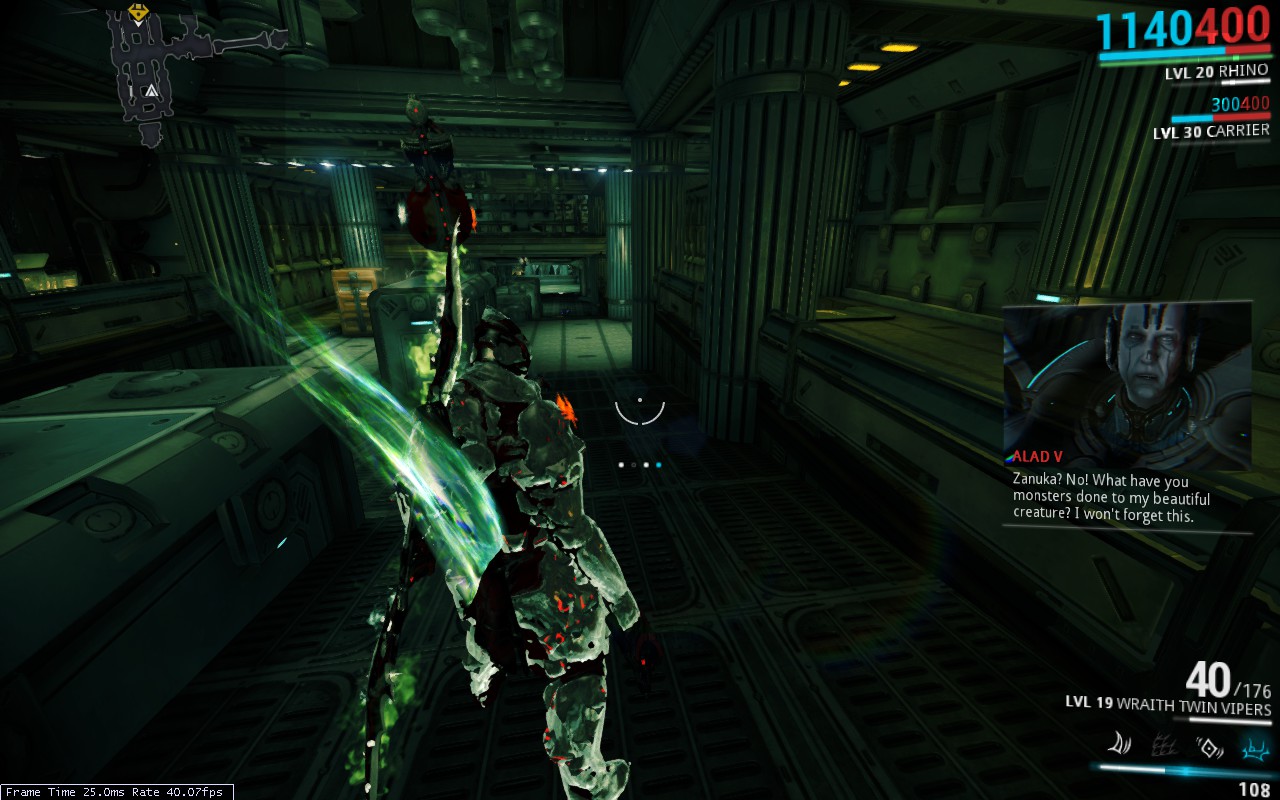Screen dimensions: 1280x800
Task: Activate the highlighted blue Rhino Stomp ability
Action: [x=1252, y=745]
